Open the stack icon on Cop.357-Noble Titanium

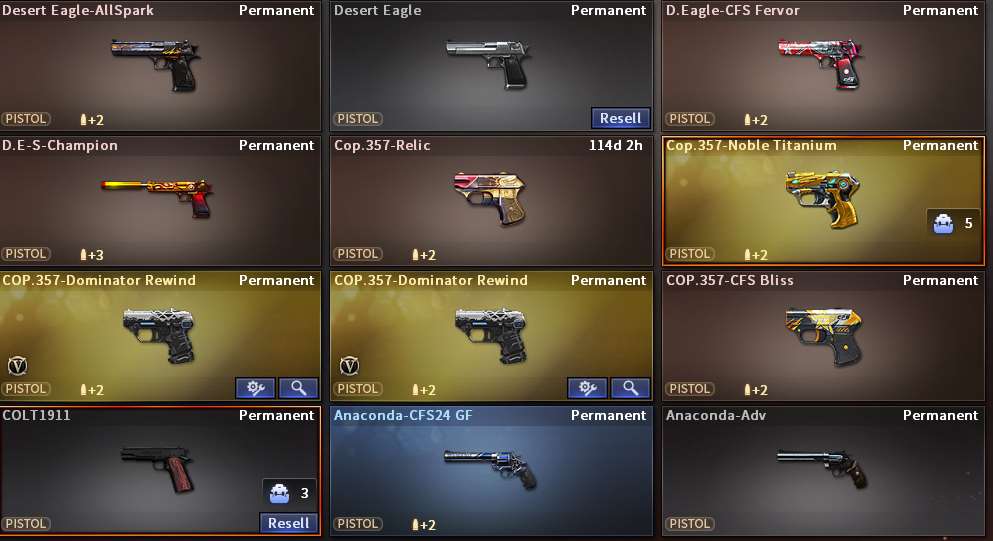941,223
